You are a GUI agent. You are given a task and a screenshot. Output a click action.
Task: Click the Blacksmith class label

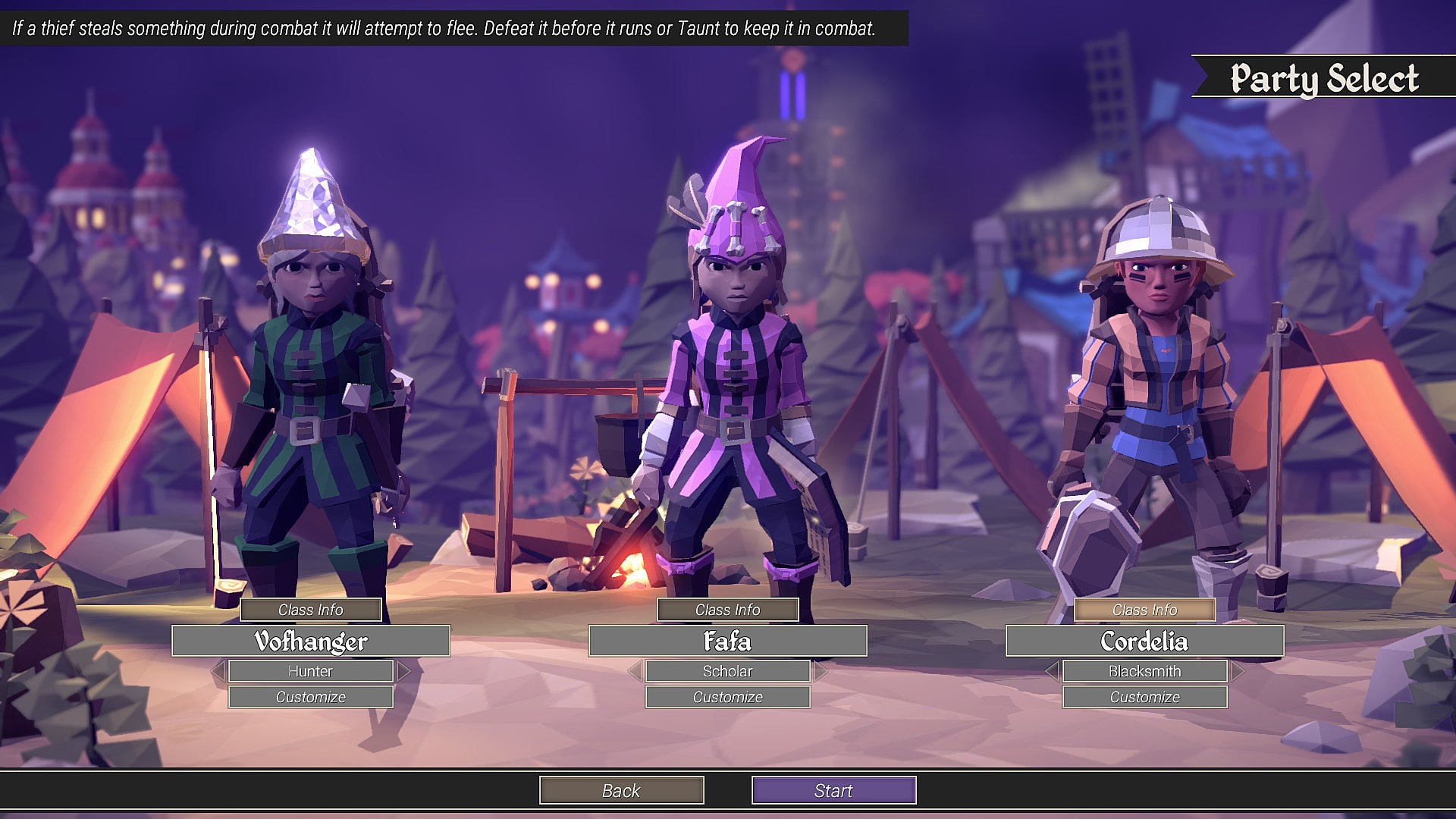click(1145, 671)
